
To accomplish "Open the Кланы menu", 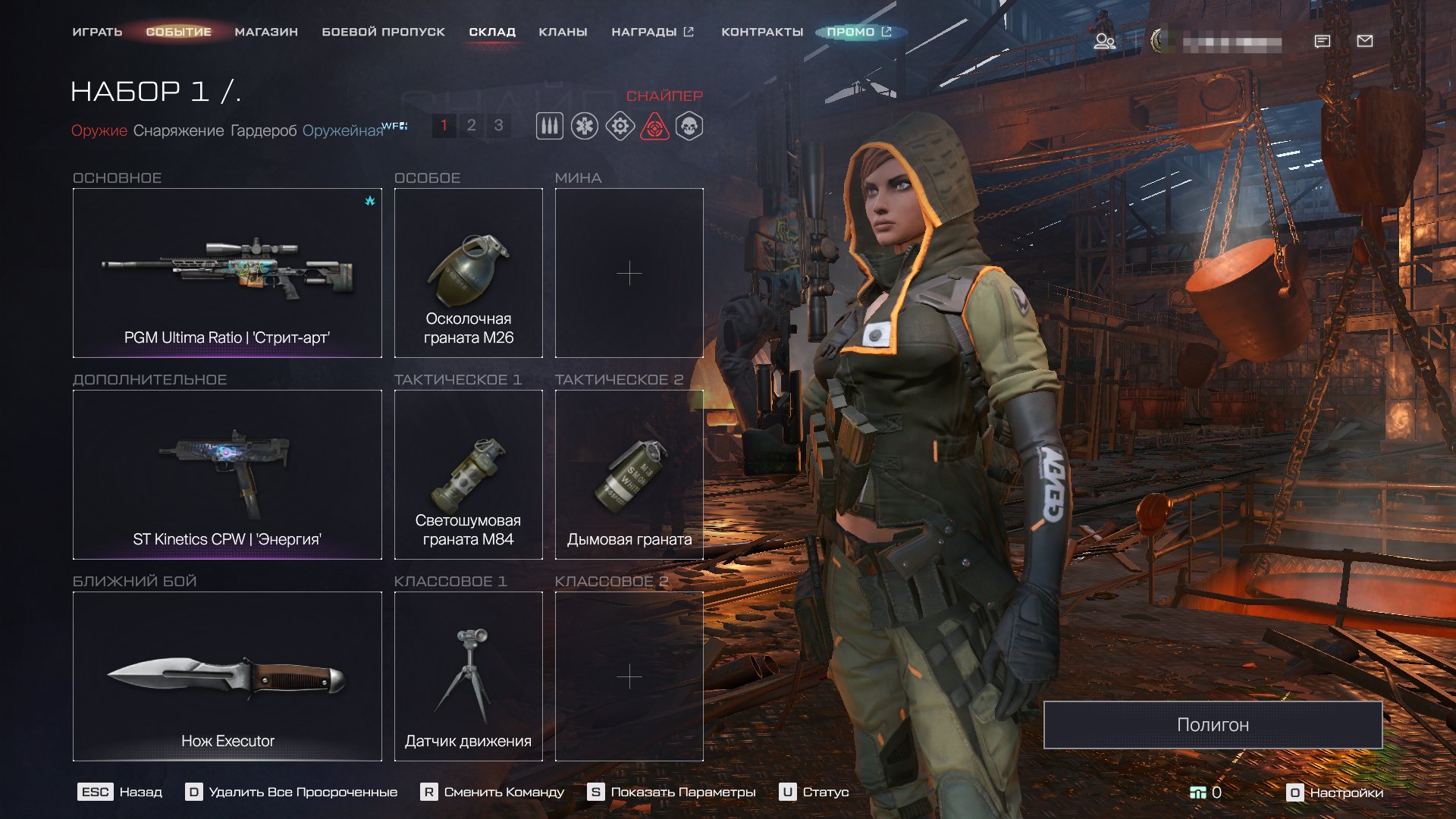I will tap(563, 32).
